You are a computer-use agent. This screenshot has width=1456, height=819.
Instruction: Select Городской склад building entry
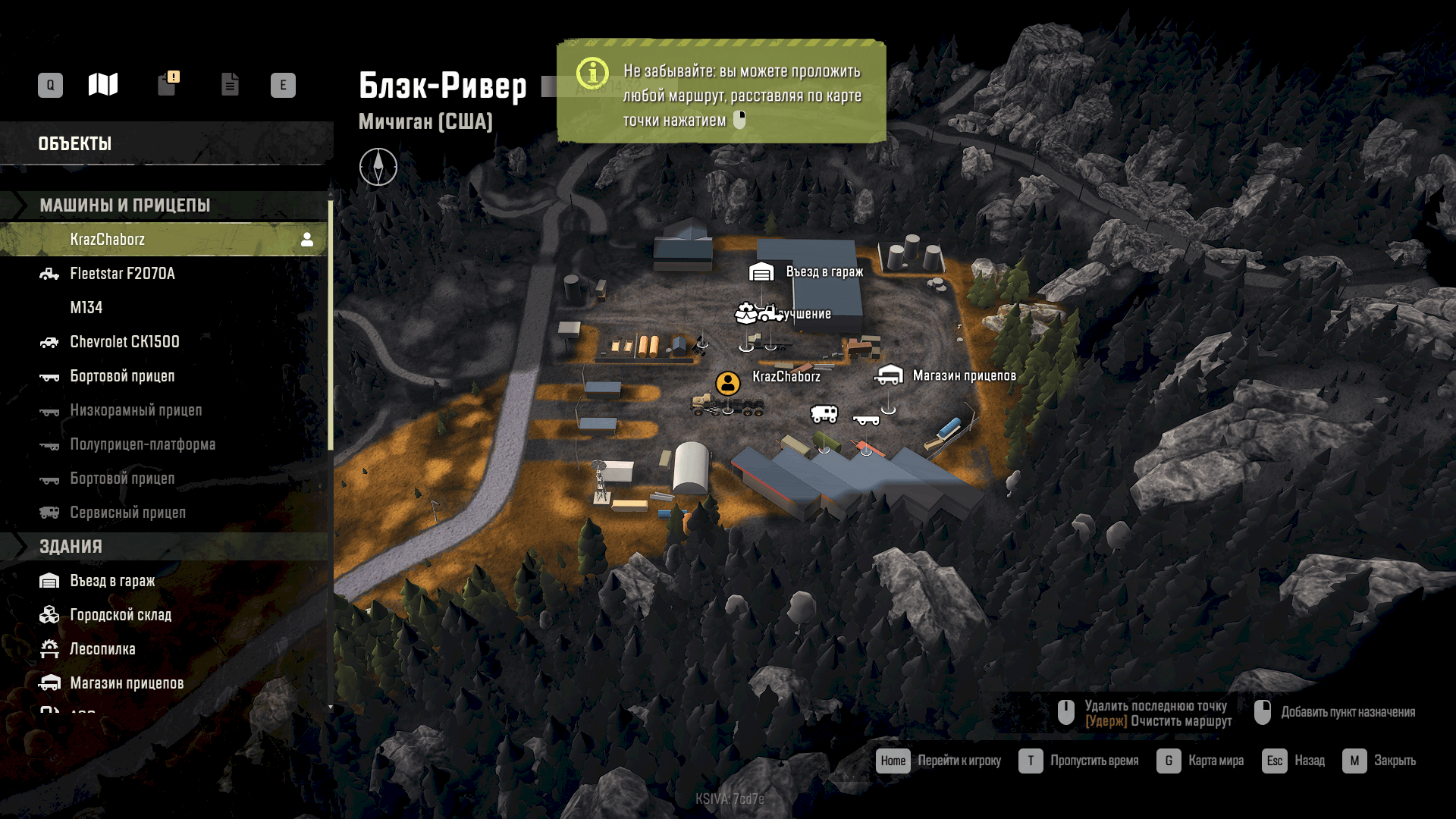point(121,615)
